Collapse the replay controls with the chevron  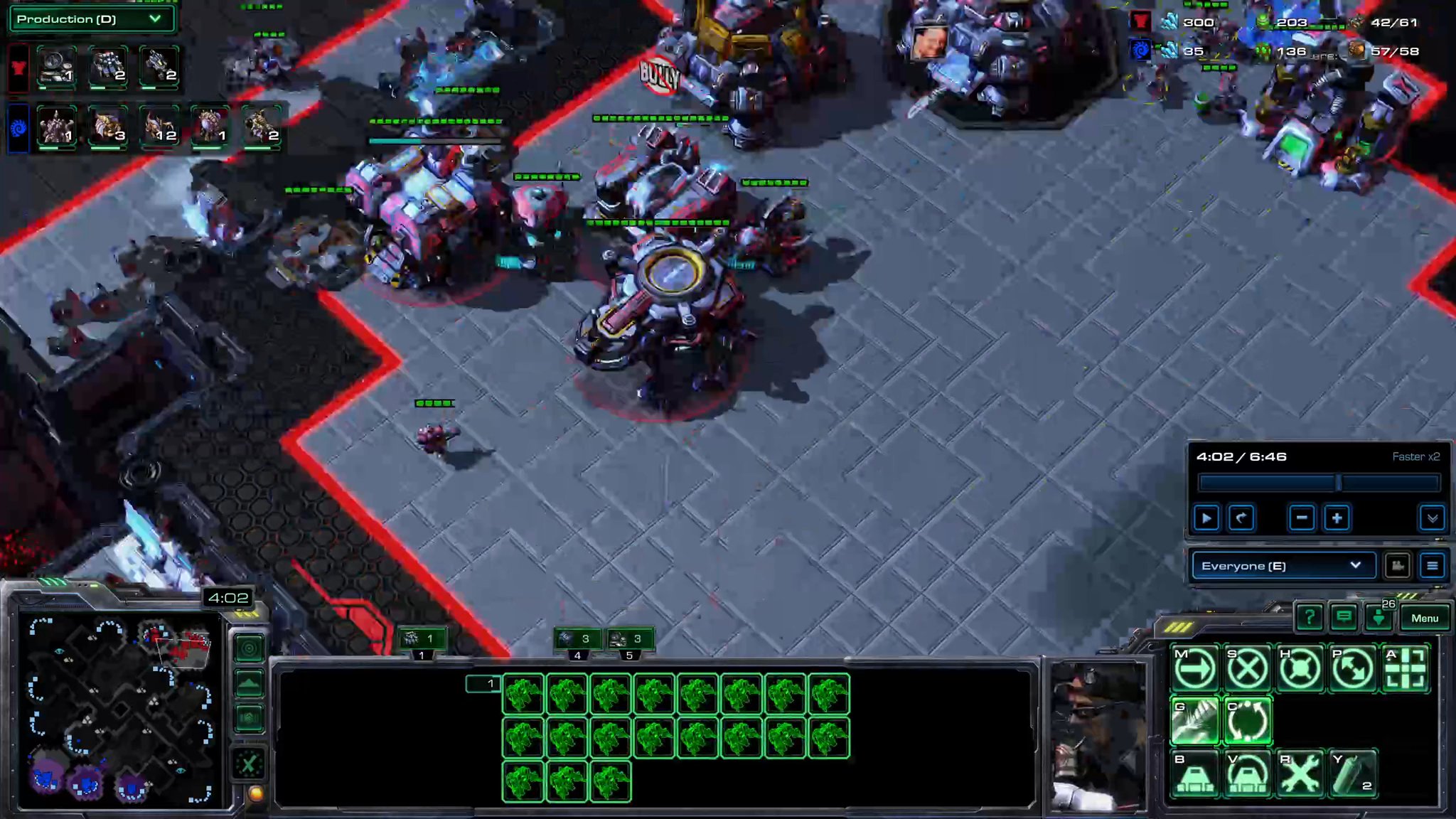[x=1433, y=518]
